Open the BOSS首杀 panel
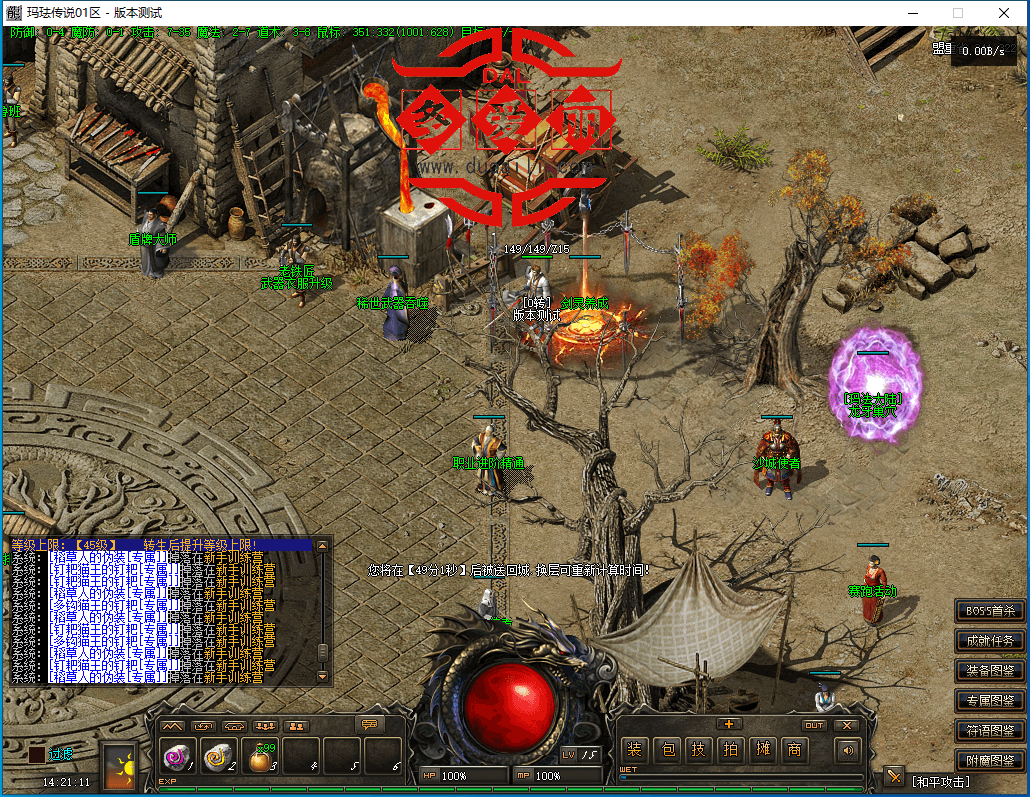This screenshot has width=1030, height=797. (x=989, y=610)
